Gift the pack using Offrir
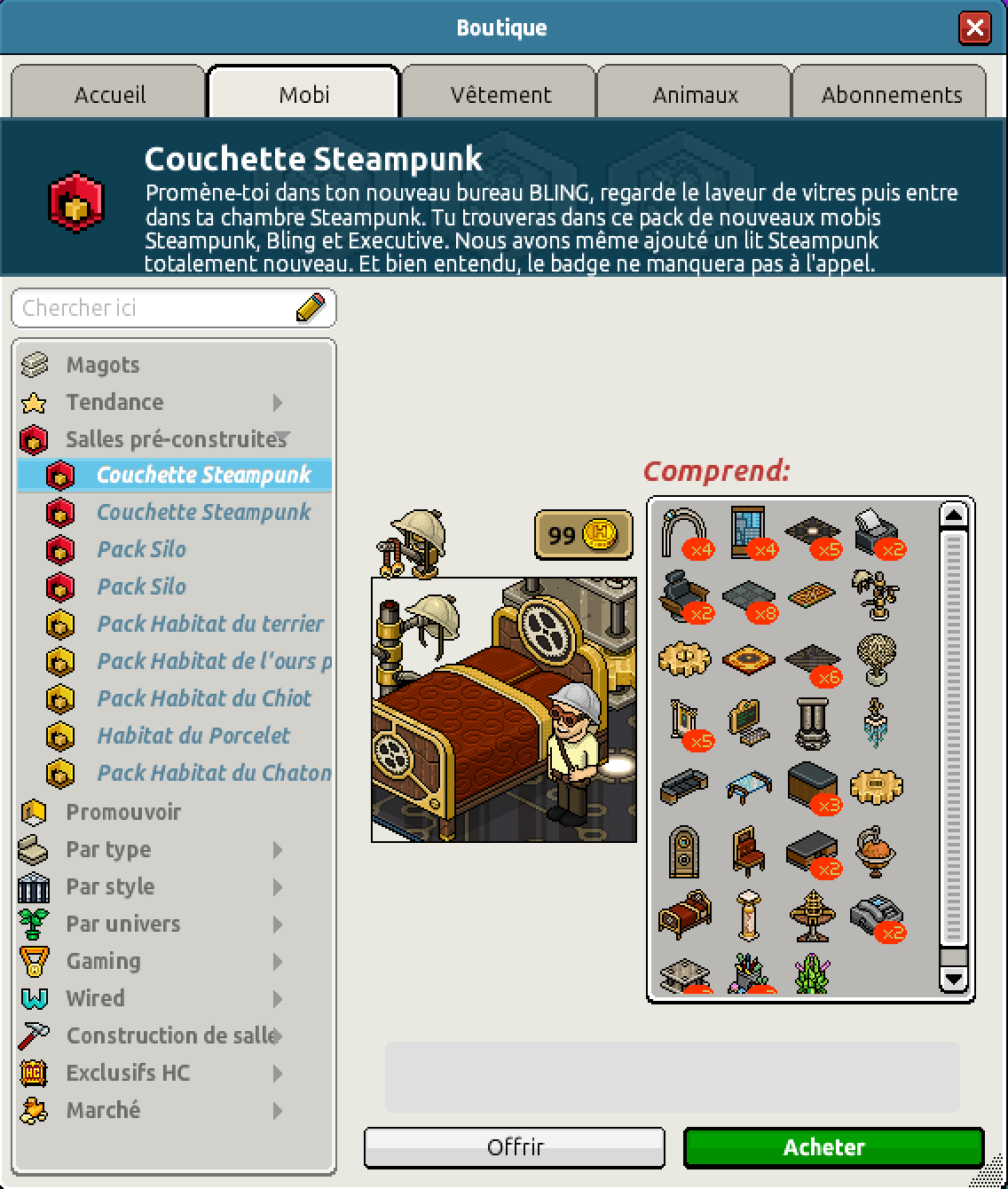 [515, 1147]
